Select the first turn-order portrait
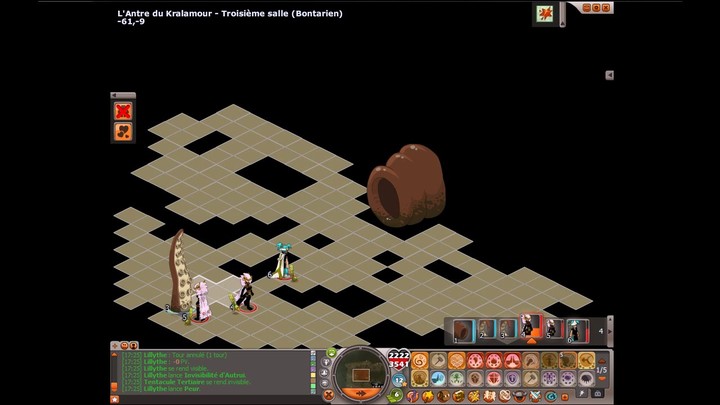The image size is (720, 405). click(463, 330)
